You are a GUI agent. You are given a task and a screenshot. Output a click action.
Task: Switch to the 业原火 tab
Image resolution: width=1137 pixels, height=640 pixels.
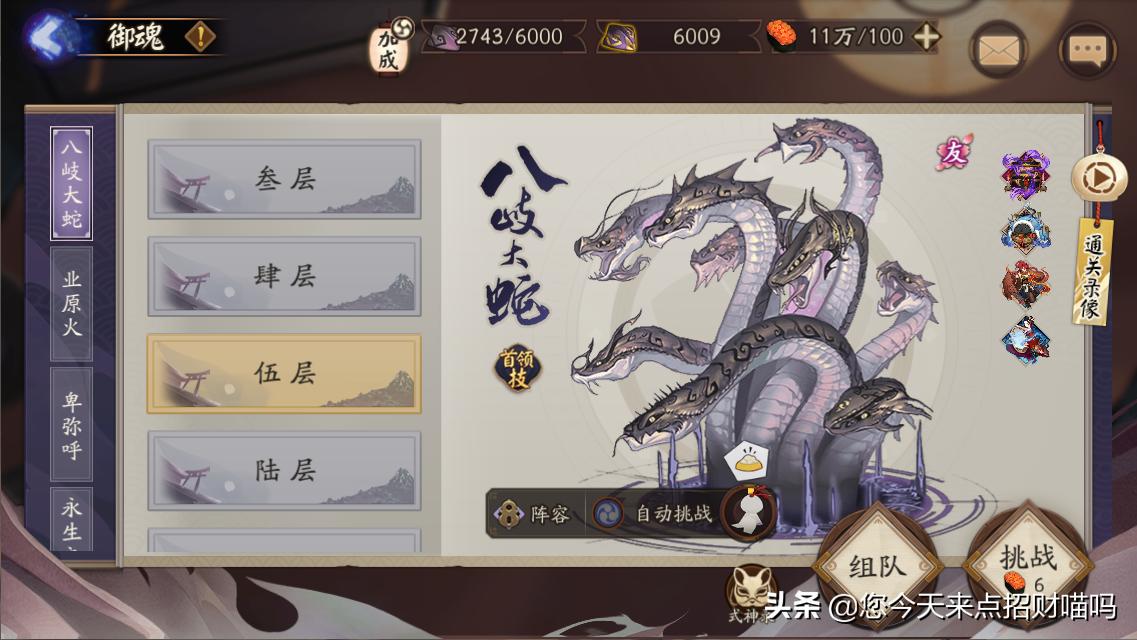[x=72, y=303]
